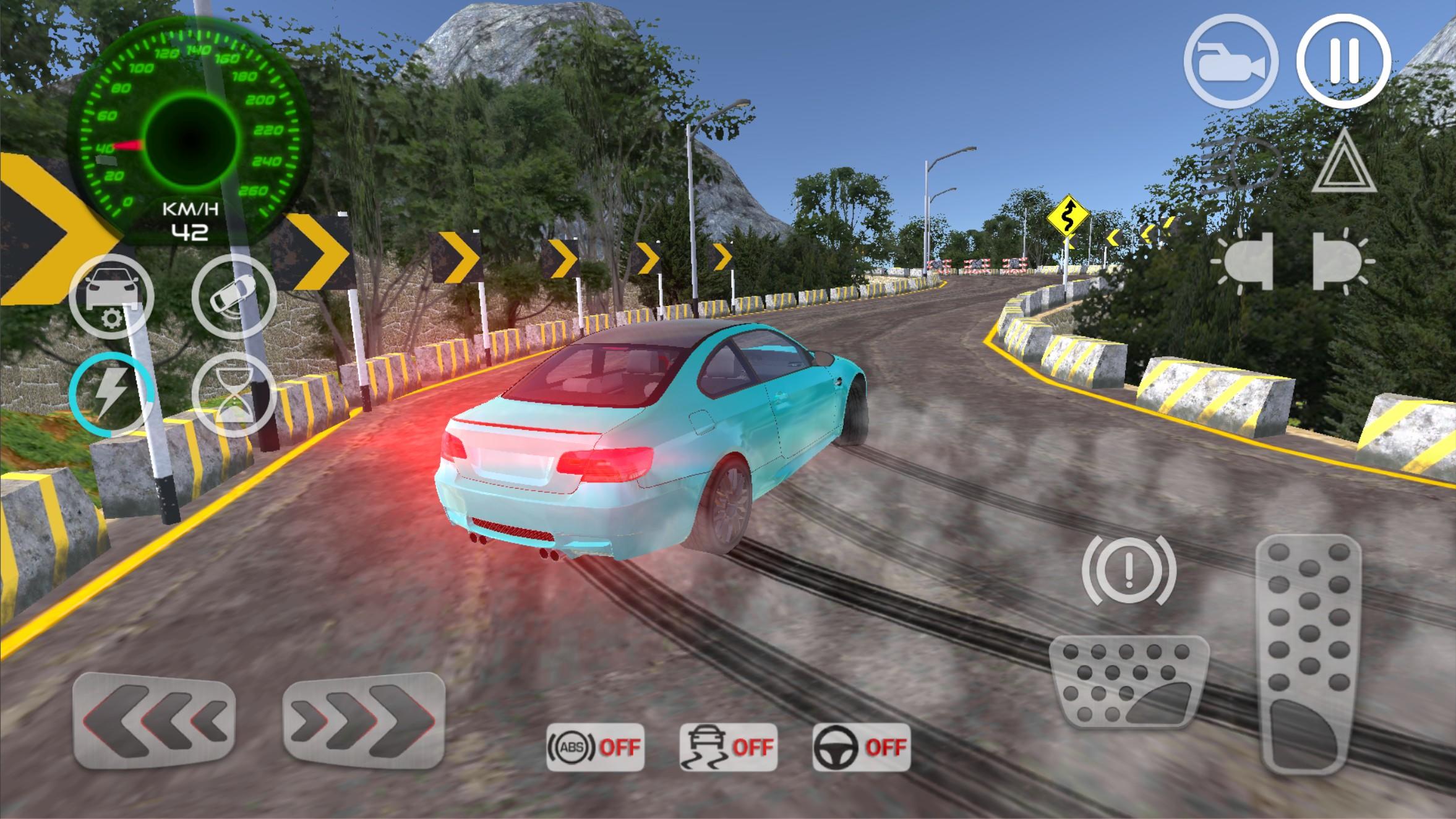Open the car settings panel

(113, 296)
